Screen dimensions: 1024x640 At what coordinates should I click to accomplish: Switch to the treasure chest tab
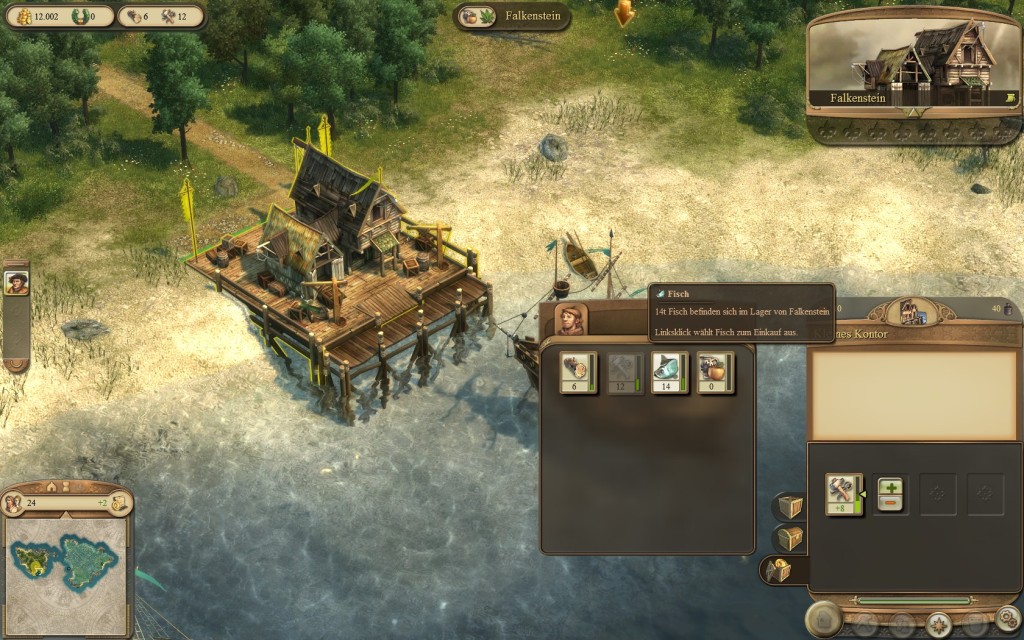(790, 539)
